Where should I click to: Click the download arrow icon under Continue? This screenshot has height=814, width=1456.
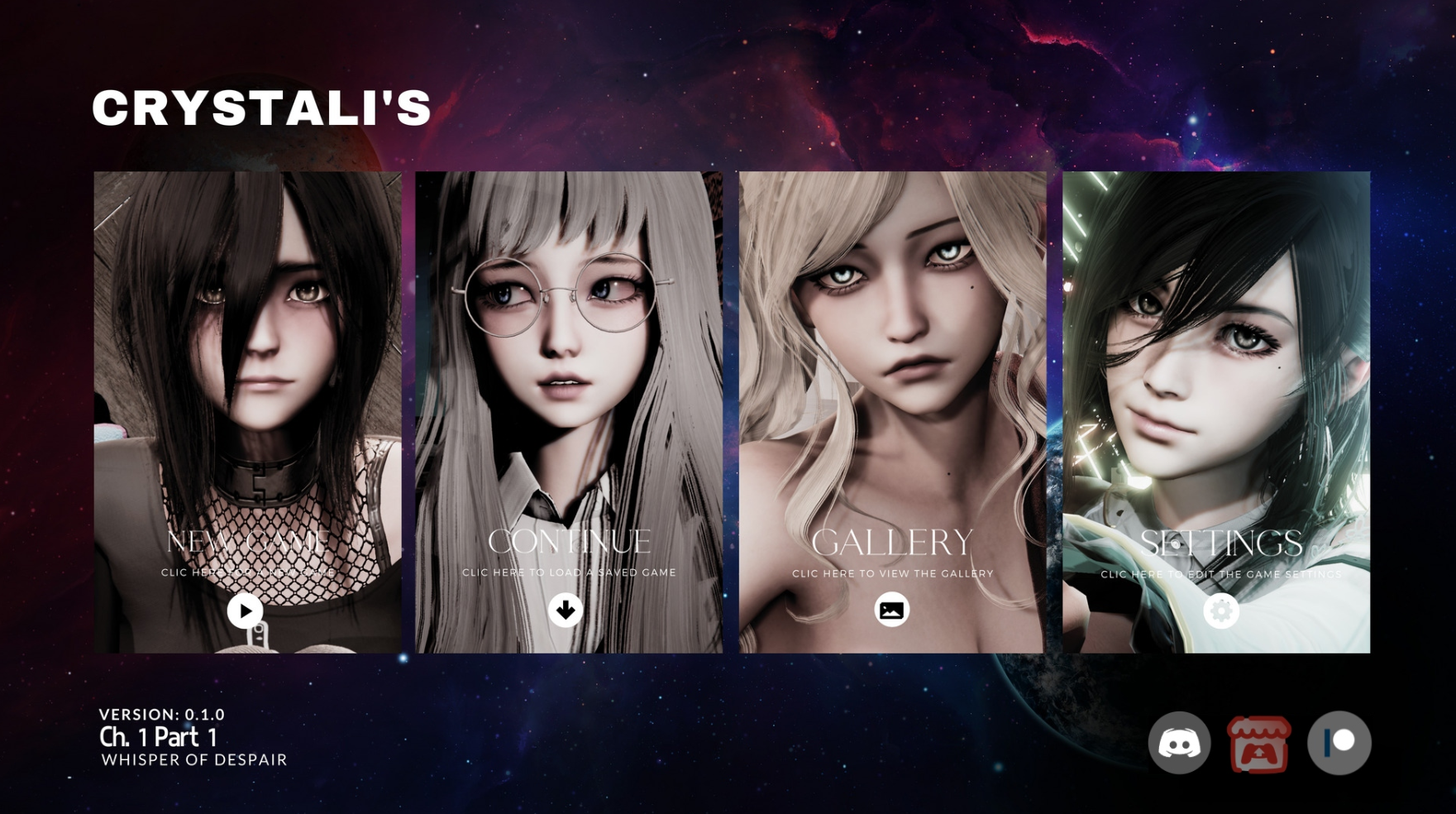(567, 610)
